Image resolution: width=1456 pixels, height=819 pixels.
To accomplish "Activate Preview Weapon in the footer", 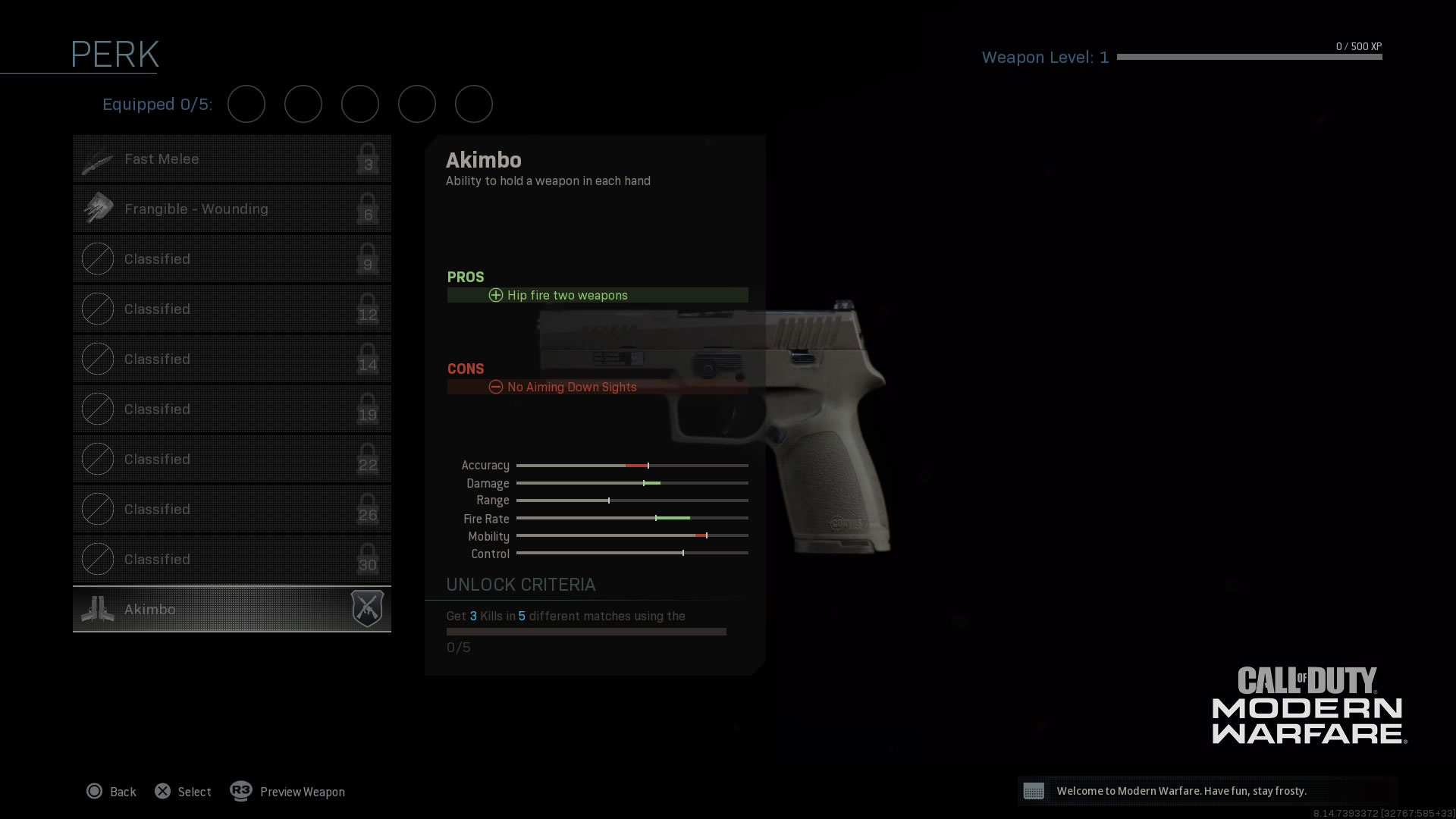I will point(287,792).
